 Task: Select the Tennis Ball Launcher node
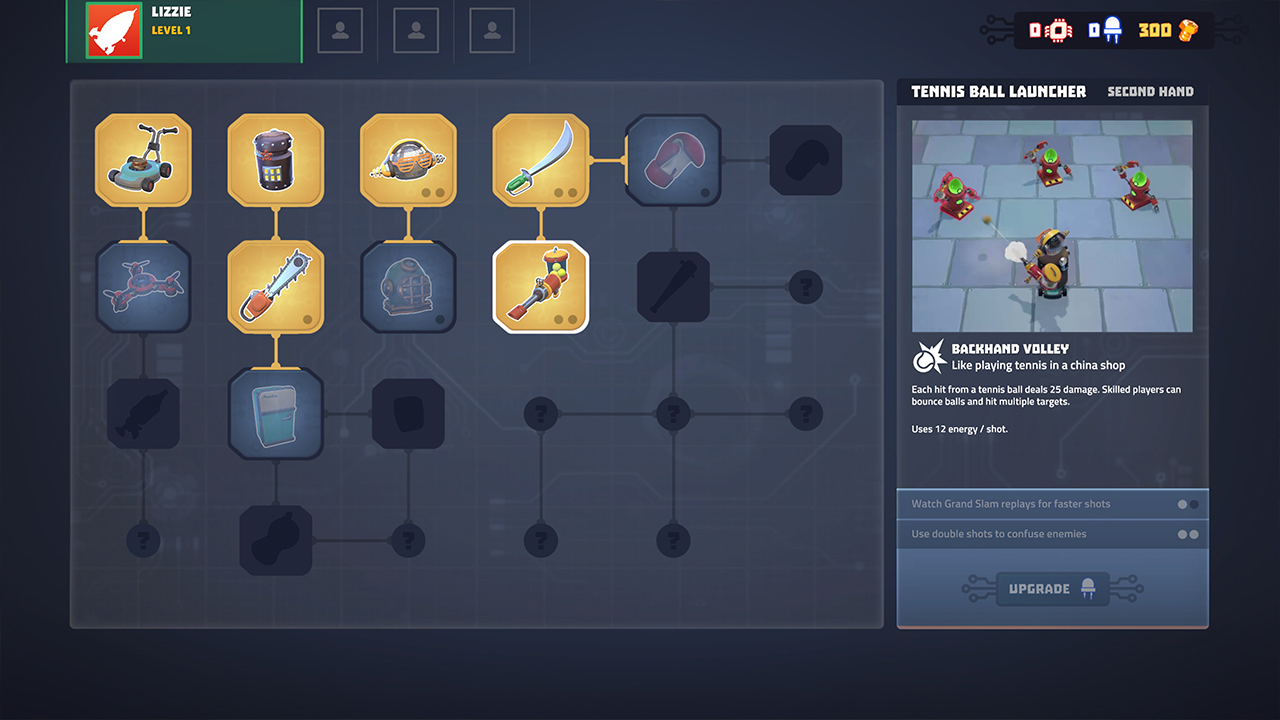541,287
